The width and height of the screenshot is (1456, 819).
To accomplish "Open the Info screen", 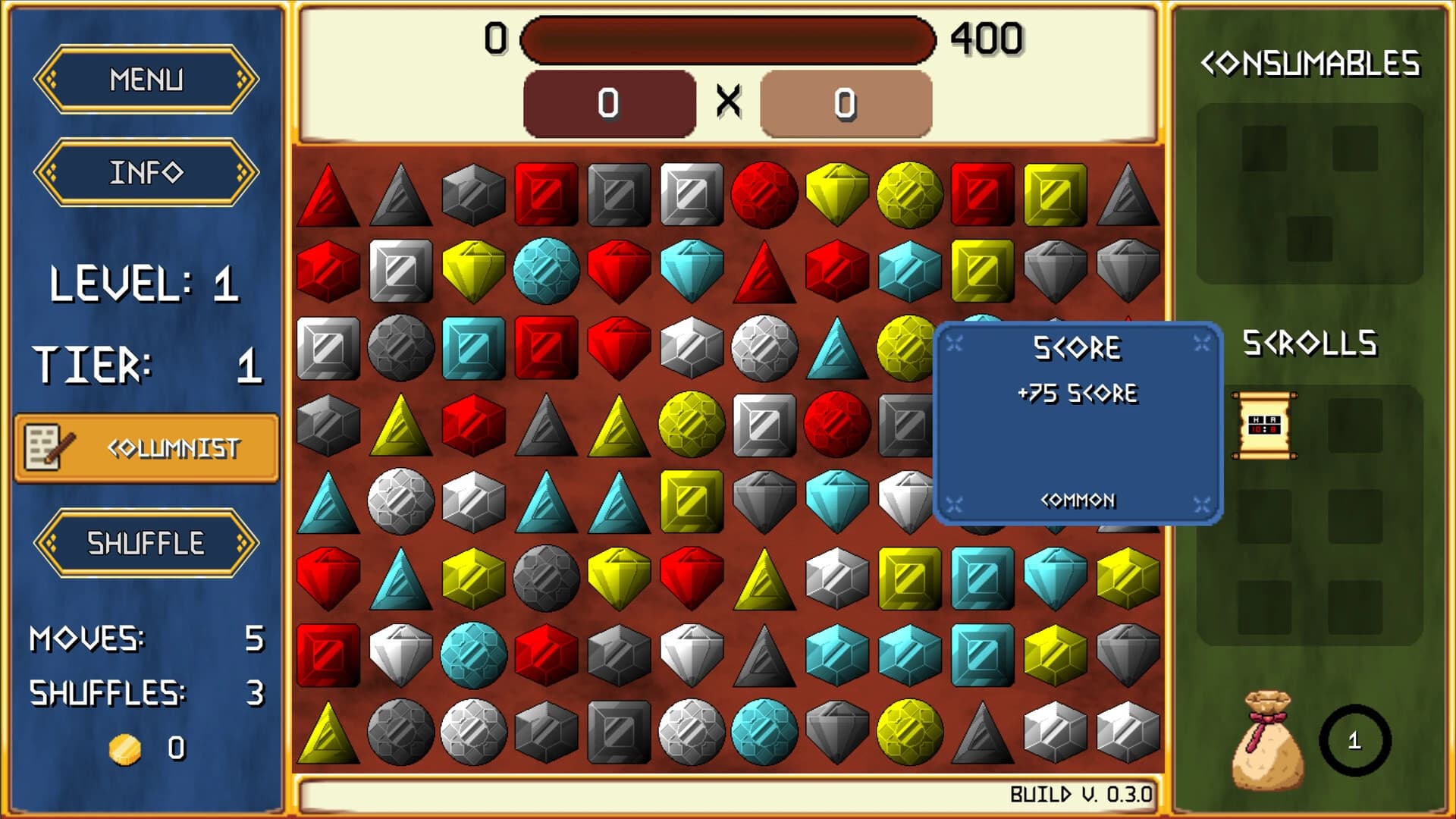I will (x=146, y=172).
